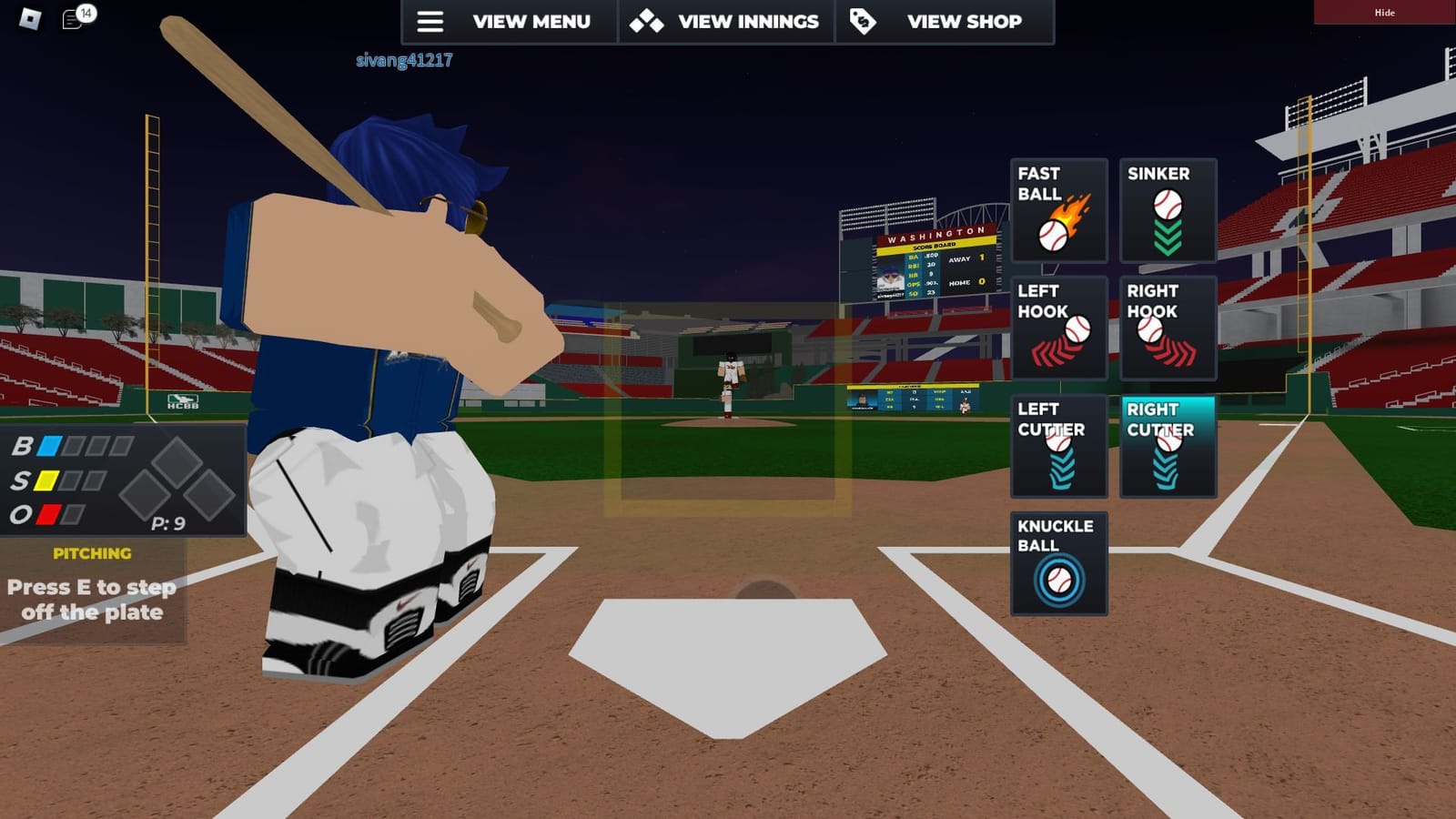Open the View Shop
This screenshot has height=819, width=1456.
tap(963, 21)
